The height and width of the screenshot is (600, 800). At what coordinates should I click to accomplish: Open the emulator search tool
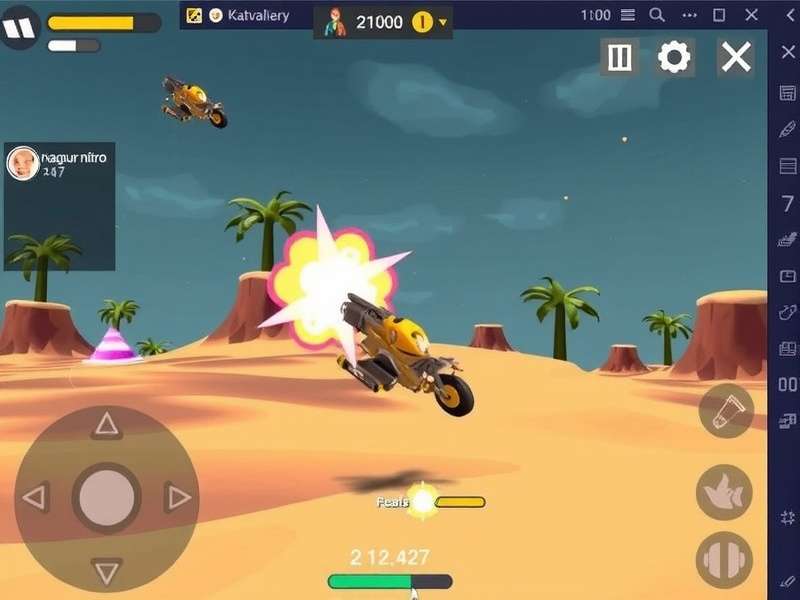click(657, 15)
